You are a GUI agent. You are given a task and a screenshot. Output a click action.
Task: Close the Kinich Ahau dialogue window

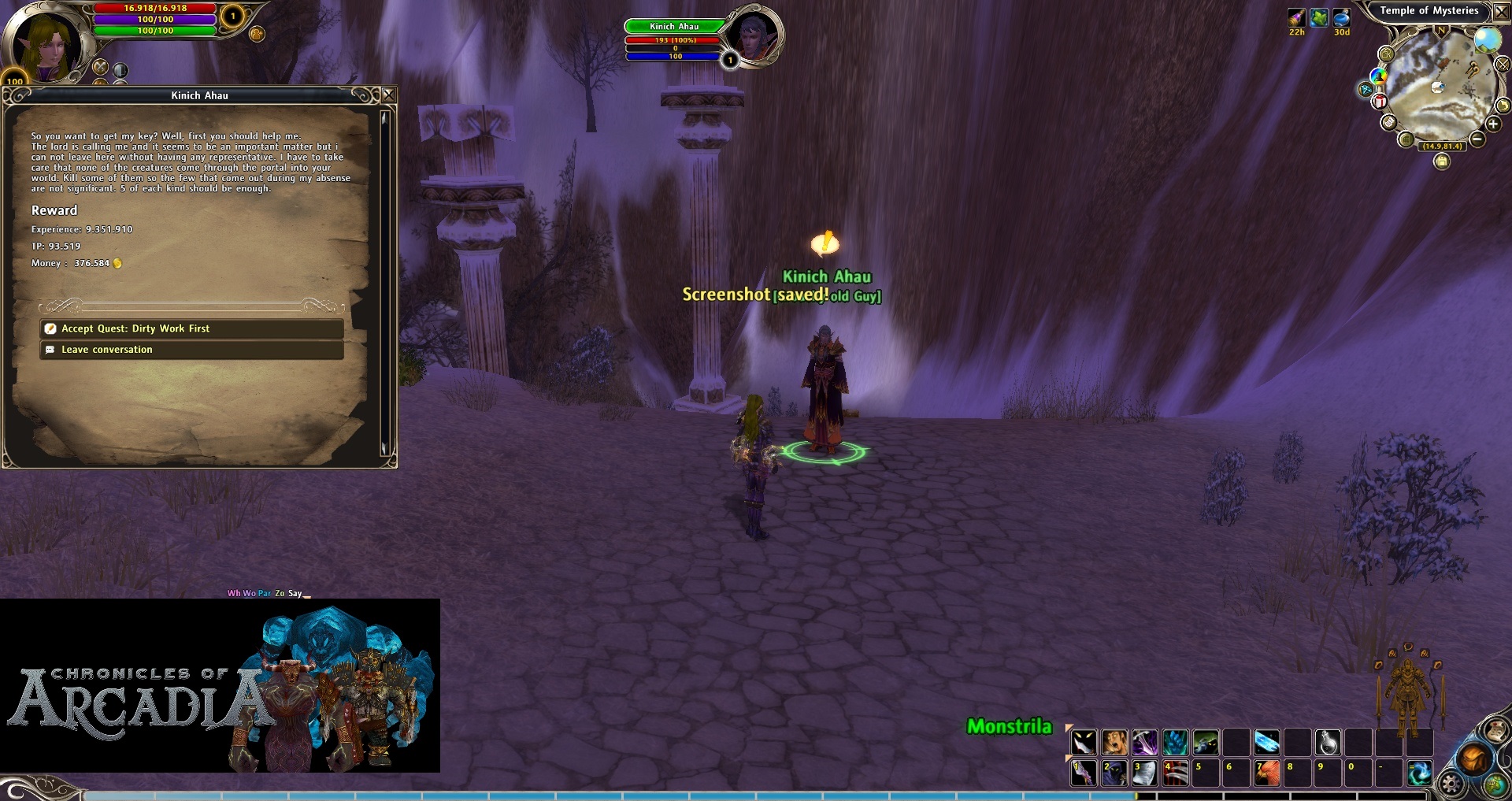click(388, 95)
